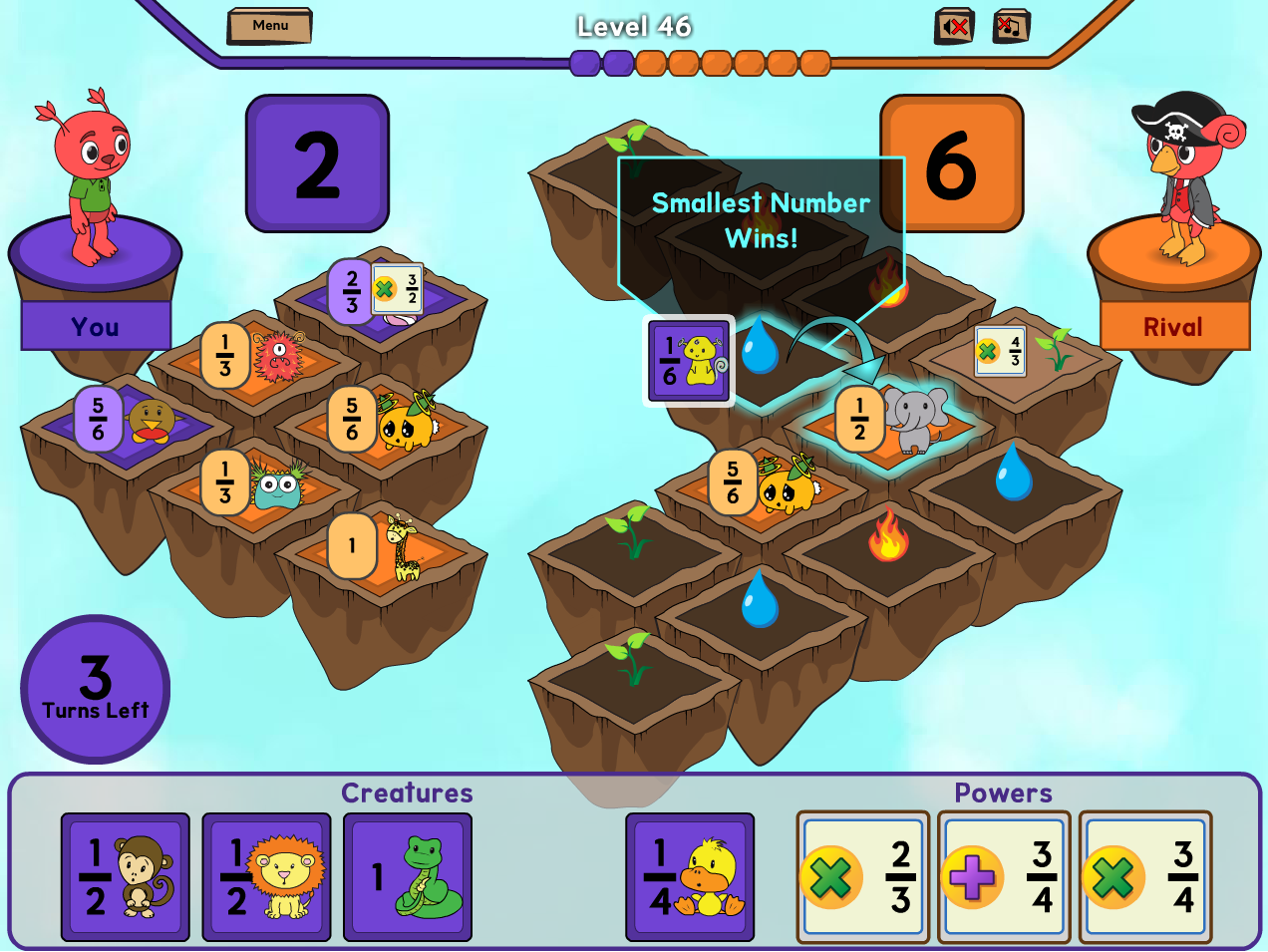
Task: Click the multiply by 4/3 card on board
Action: point(999,351)
